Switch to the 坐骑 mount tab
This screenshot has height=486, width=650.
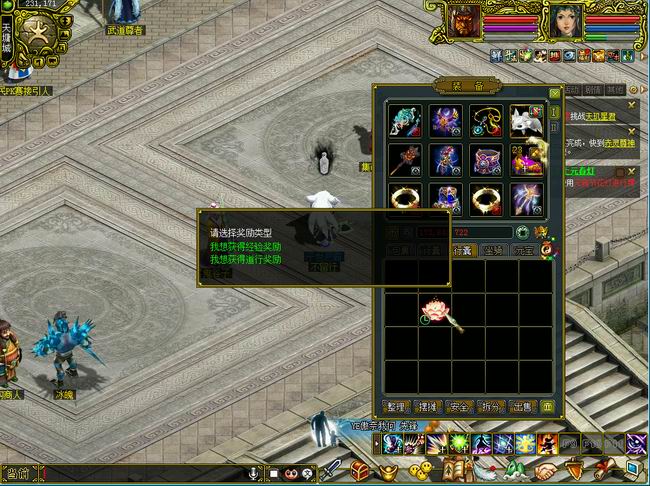[493, 251]
